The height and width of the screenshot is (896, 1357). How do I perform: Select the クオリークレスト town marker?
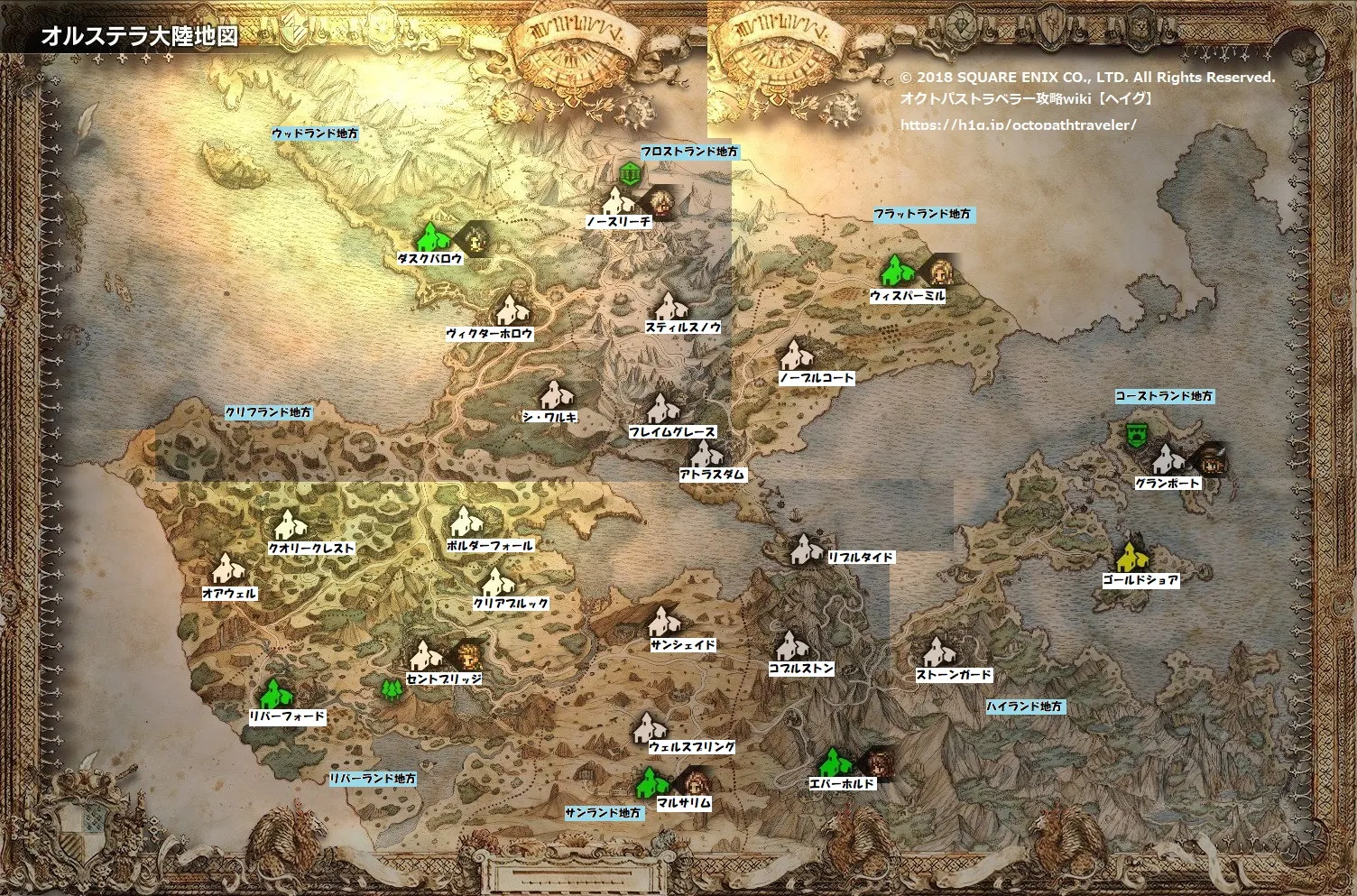[290, 526]
